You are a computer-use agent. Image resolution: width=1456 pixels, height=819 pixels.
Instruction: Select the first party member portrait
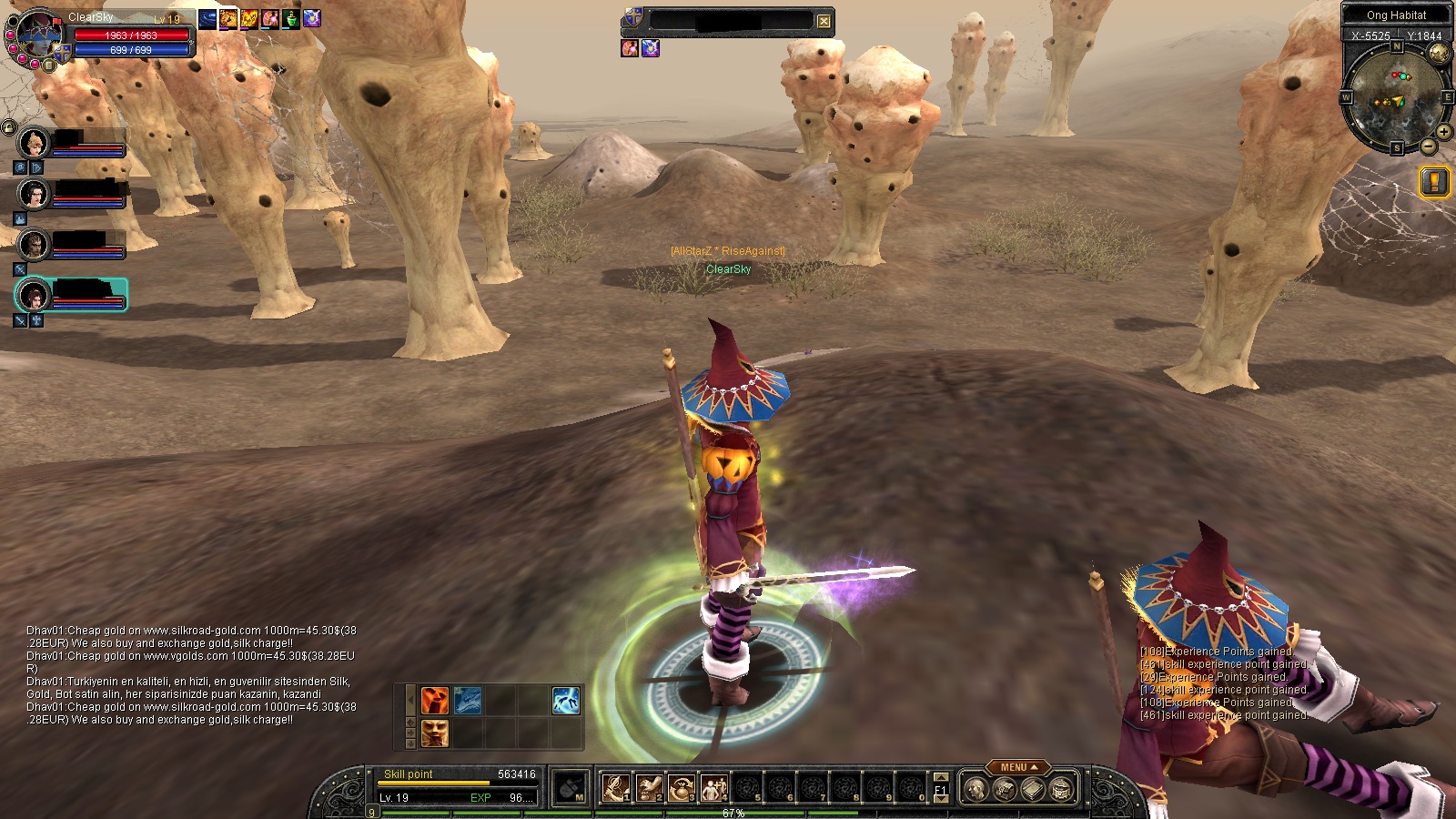pyautogui.click(x=35, y=143)
